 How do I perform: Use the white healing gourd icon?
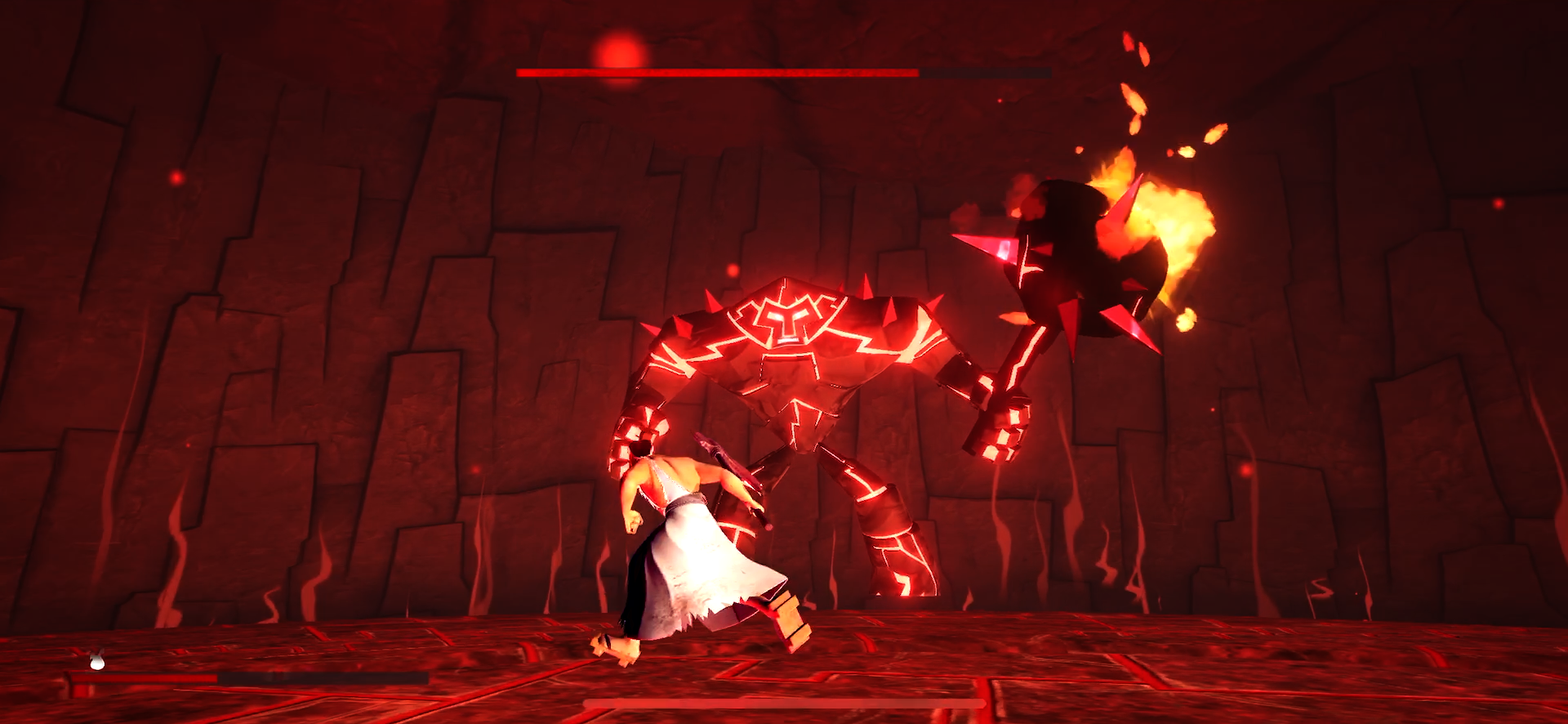pyautogui.click(x=97, y=659)
